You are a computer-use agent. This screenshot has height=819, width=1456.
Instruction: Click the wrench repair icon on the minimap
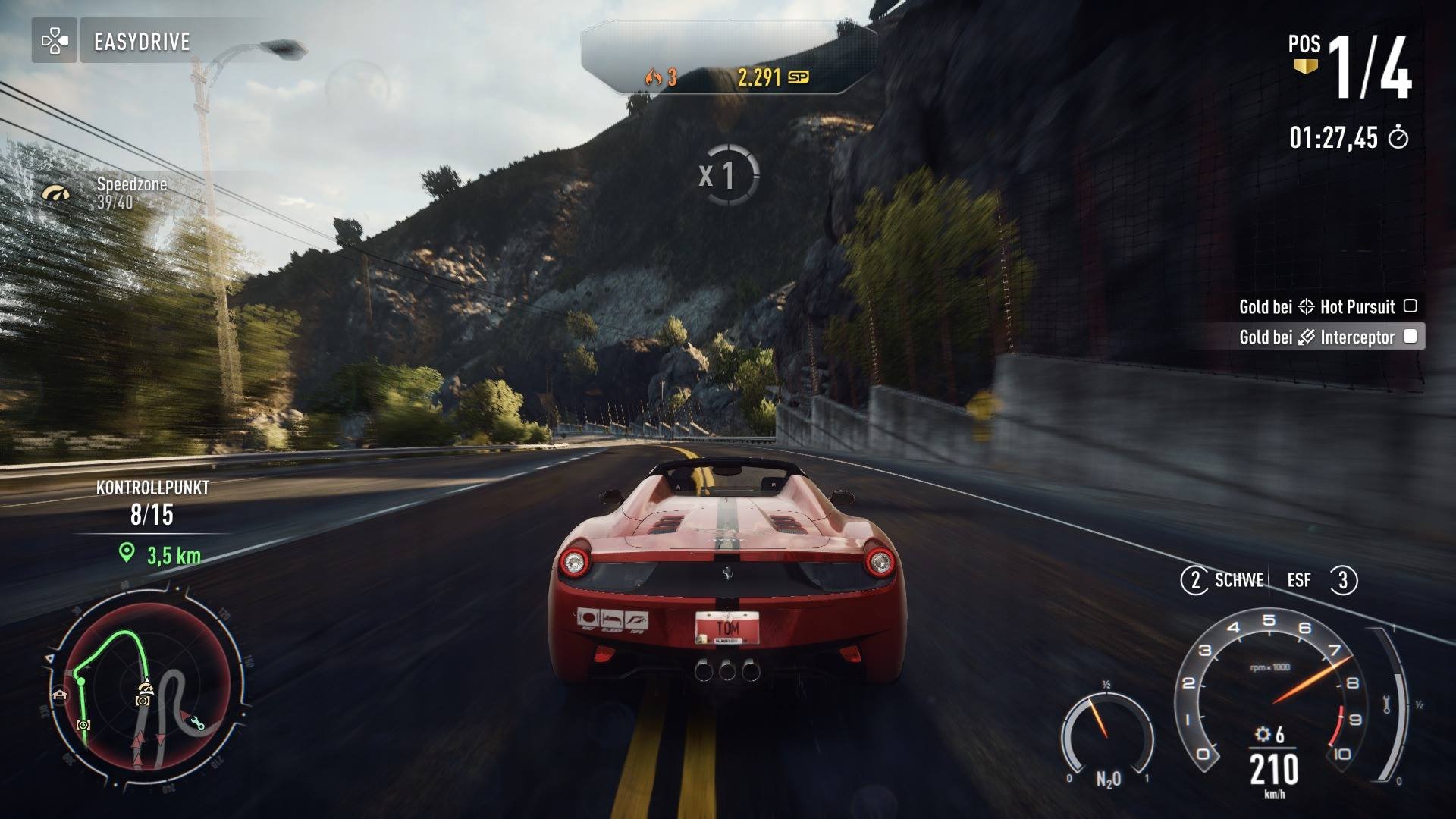198,723
